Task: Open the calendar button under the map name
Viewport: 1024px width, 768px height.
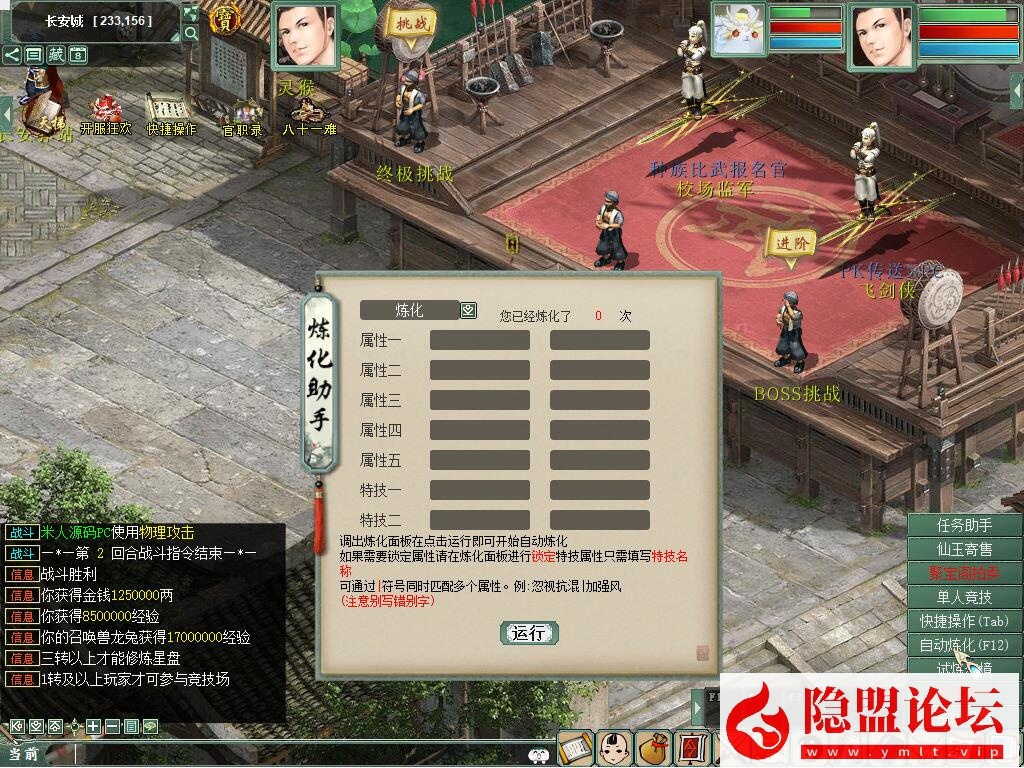Action: 78,54
